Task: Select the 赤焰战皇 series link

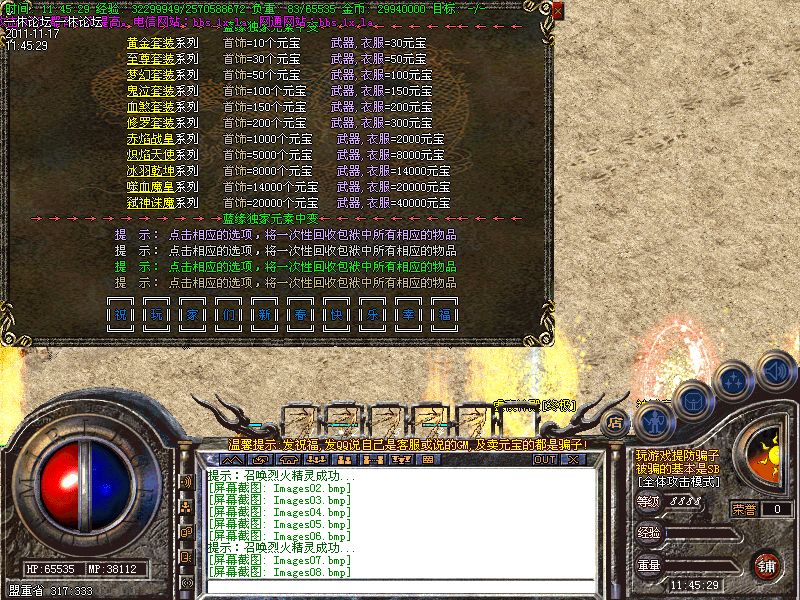Action: point(151,139)
